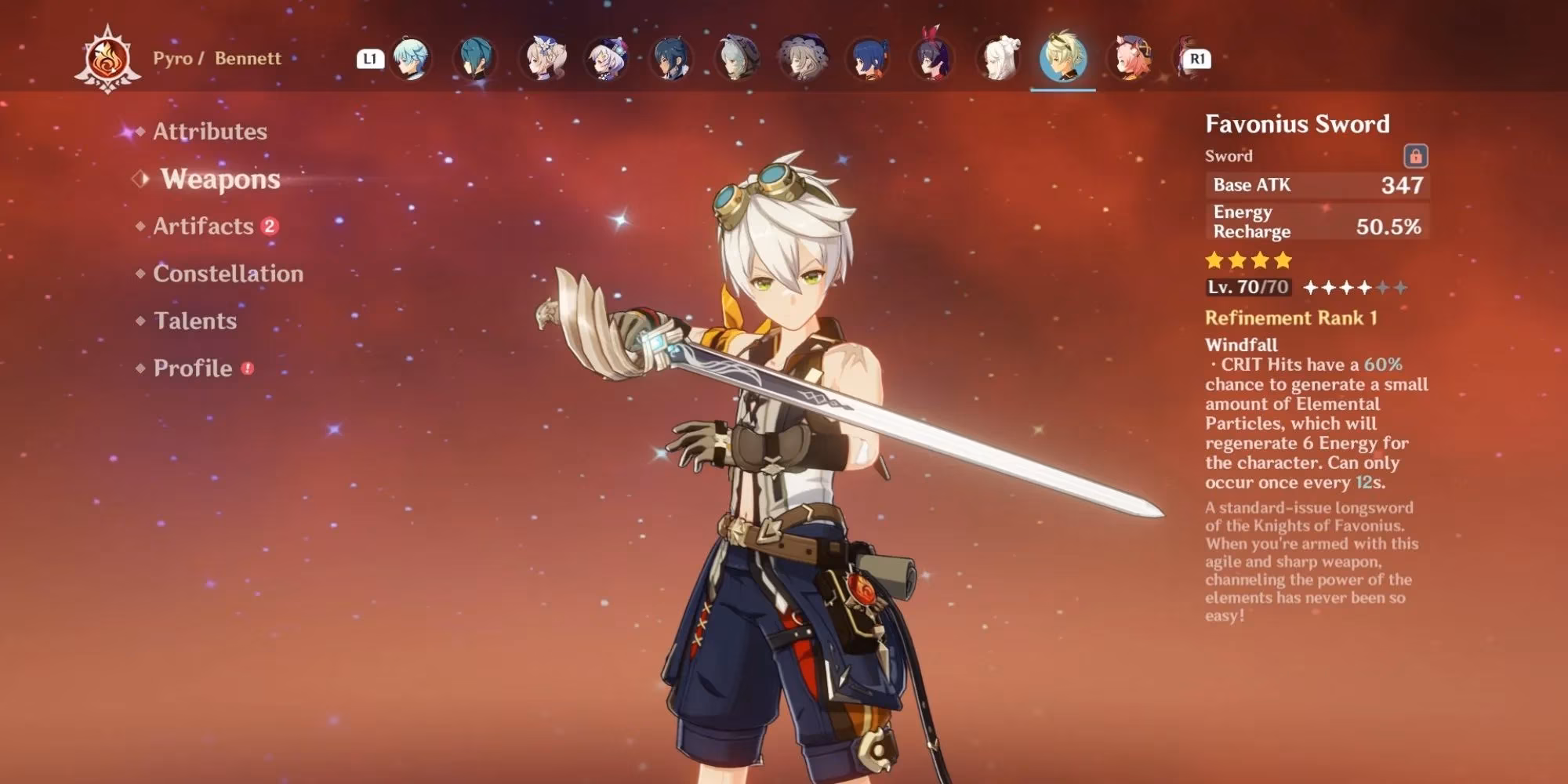1568x784 pixels.
Task: Choose Amber's red-bow portrait
Action: coord(933,59)
